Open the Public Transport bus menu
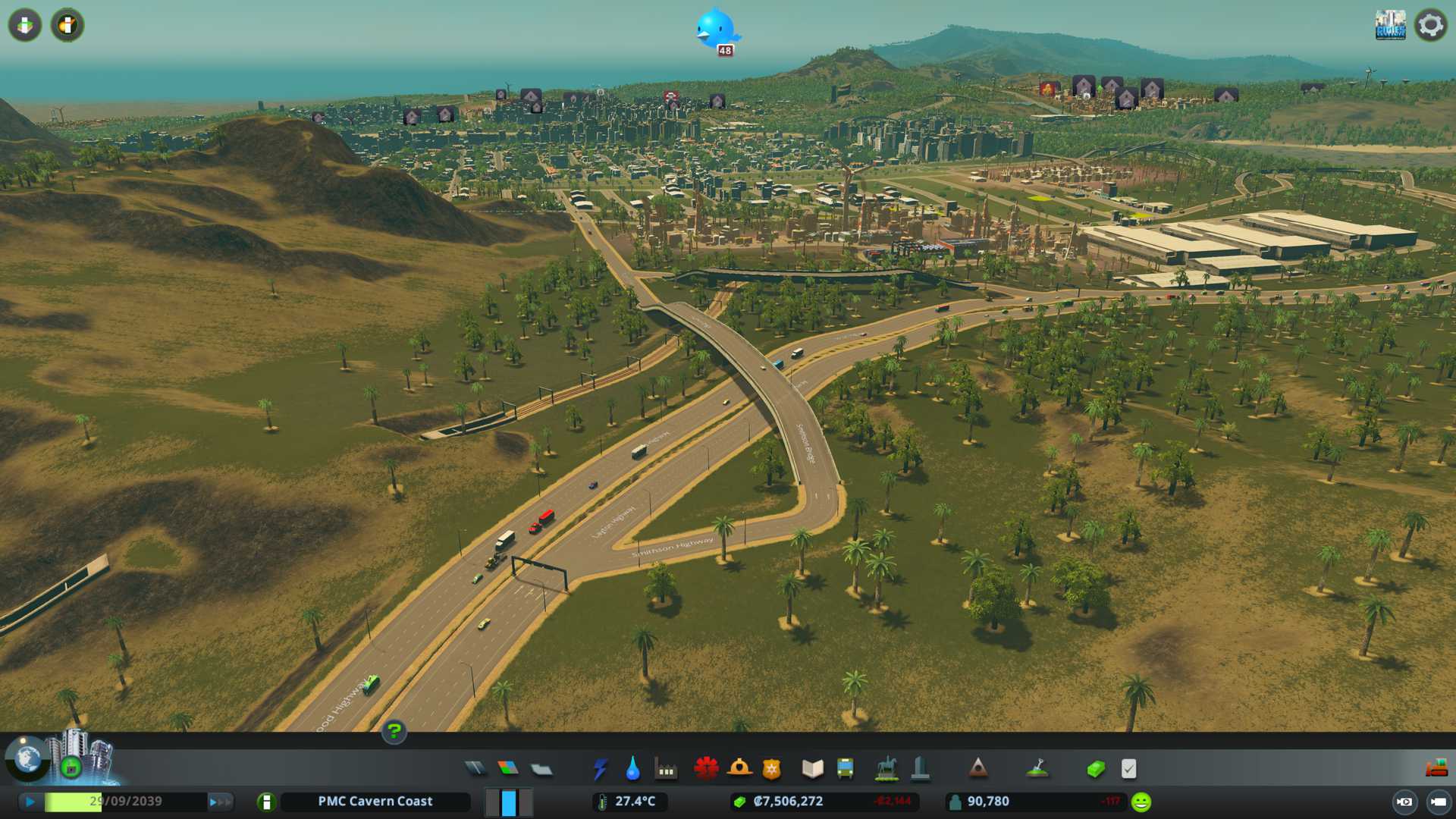 coord(845,769)
